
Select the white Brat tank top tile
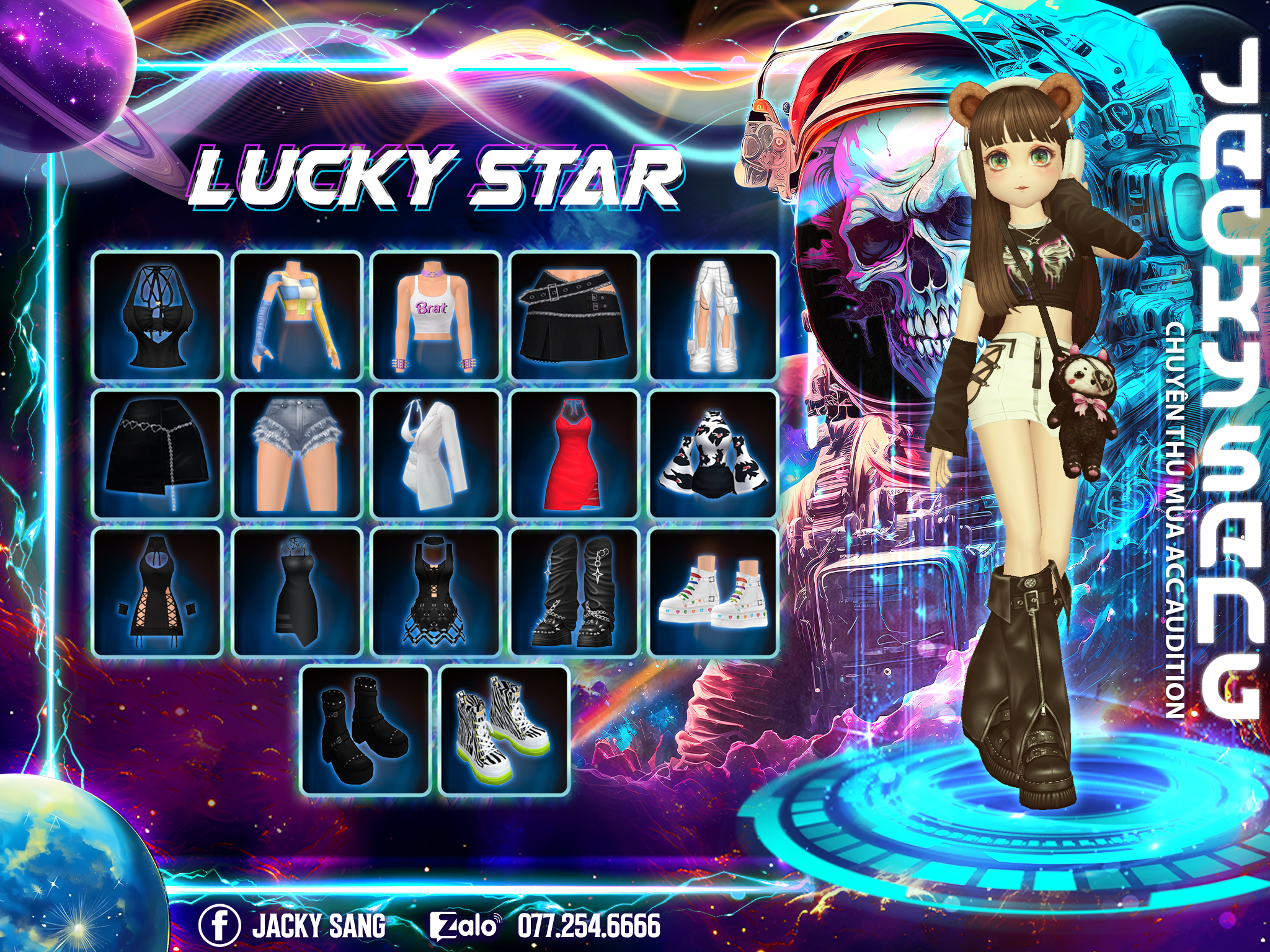[x=435, y=315]
